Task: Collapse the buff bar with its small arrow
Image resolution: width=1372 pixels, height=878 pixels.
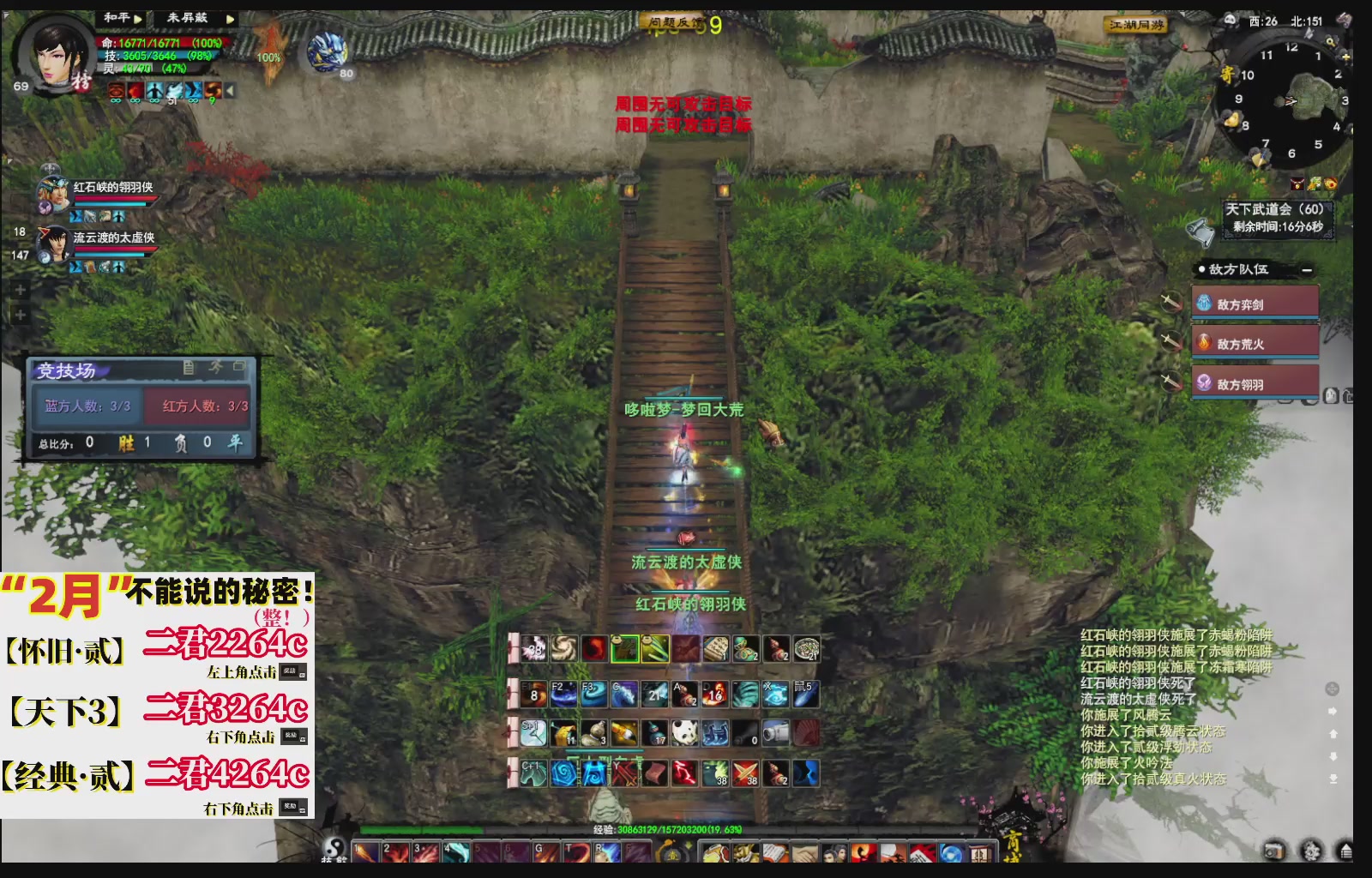Action: 229,89
